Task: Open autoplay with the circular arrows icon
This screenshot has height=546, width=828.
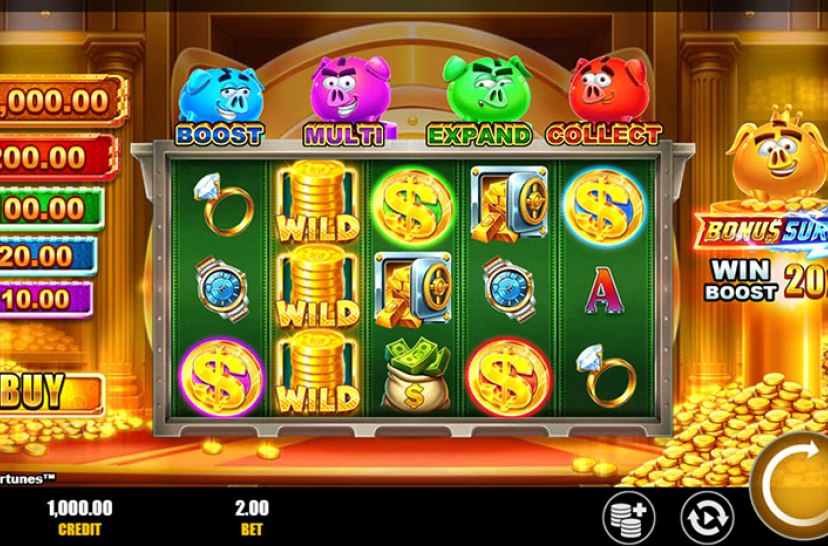Action: (706, 518)
